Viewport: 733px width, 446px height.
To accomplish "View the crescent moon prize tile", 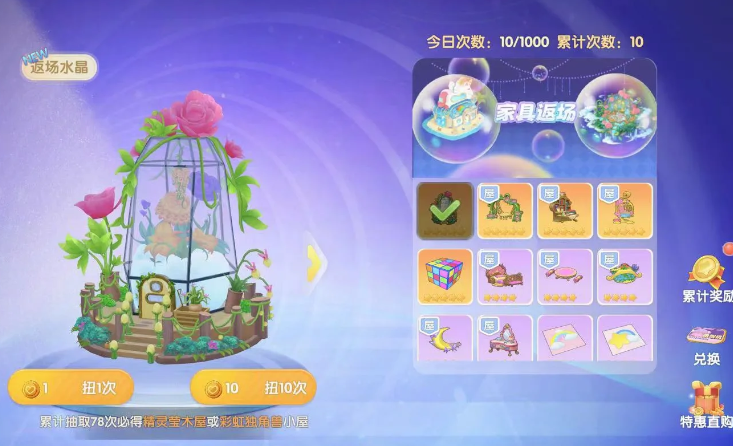I will coord(444,340).
